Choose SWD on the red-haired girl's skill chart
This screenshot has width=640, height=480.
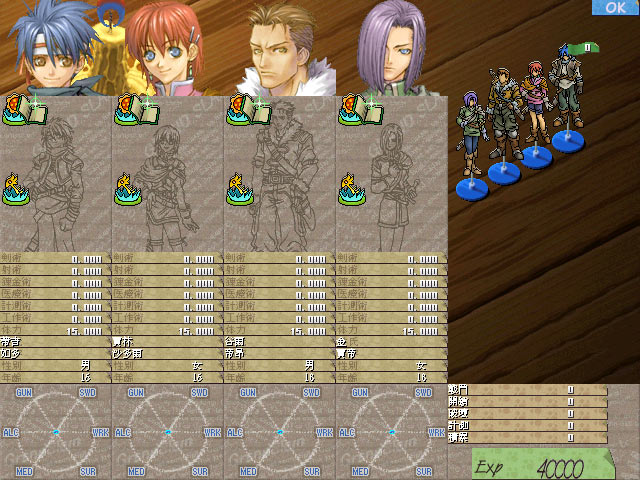point(199,394)
